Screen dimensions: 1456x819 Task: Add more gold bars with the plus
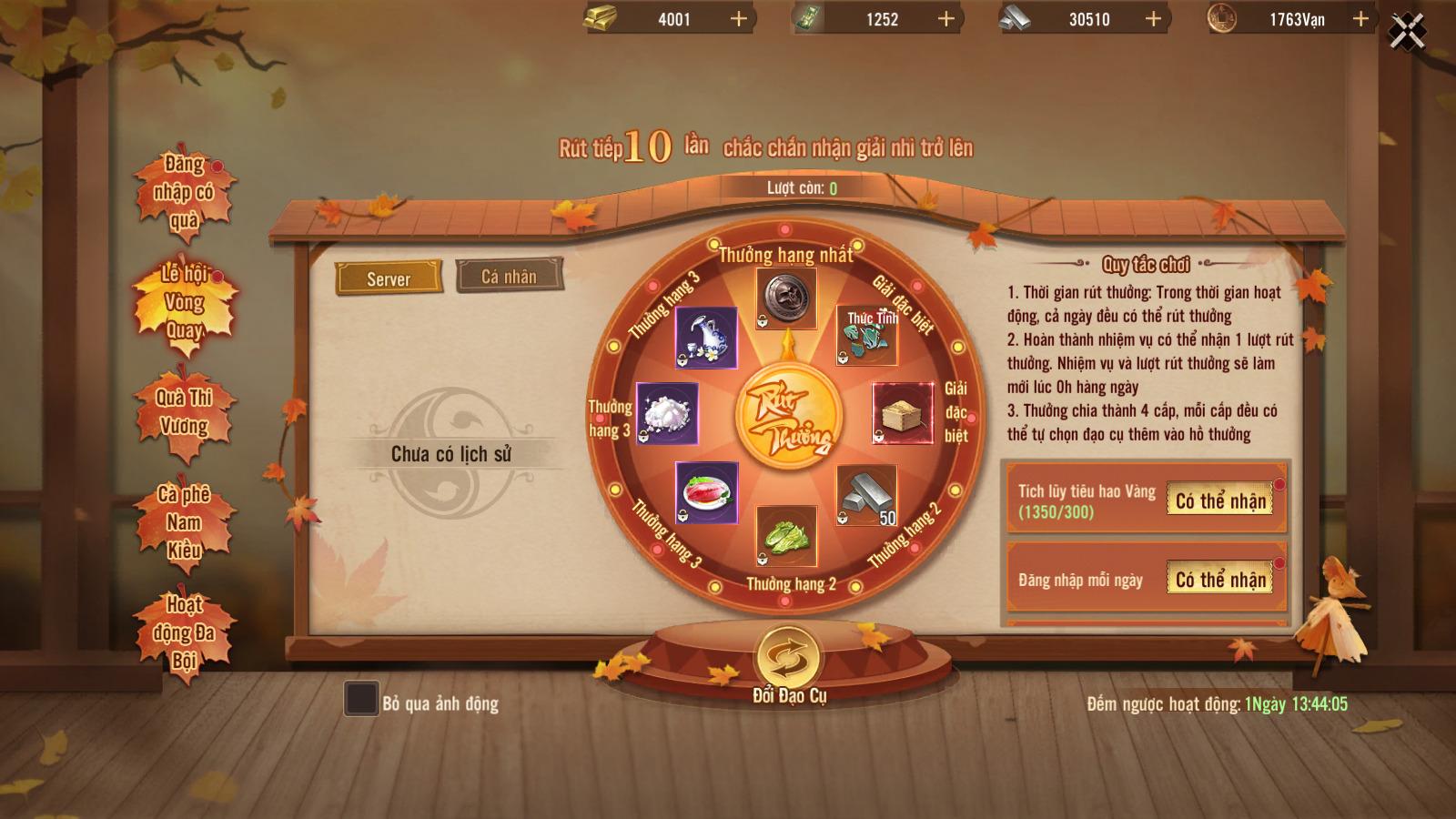pyautogui.click(x=739, y=19)
